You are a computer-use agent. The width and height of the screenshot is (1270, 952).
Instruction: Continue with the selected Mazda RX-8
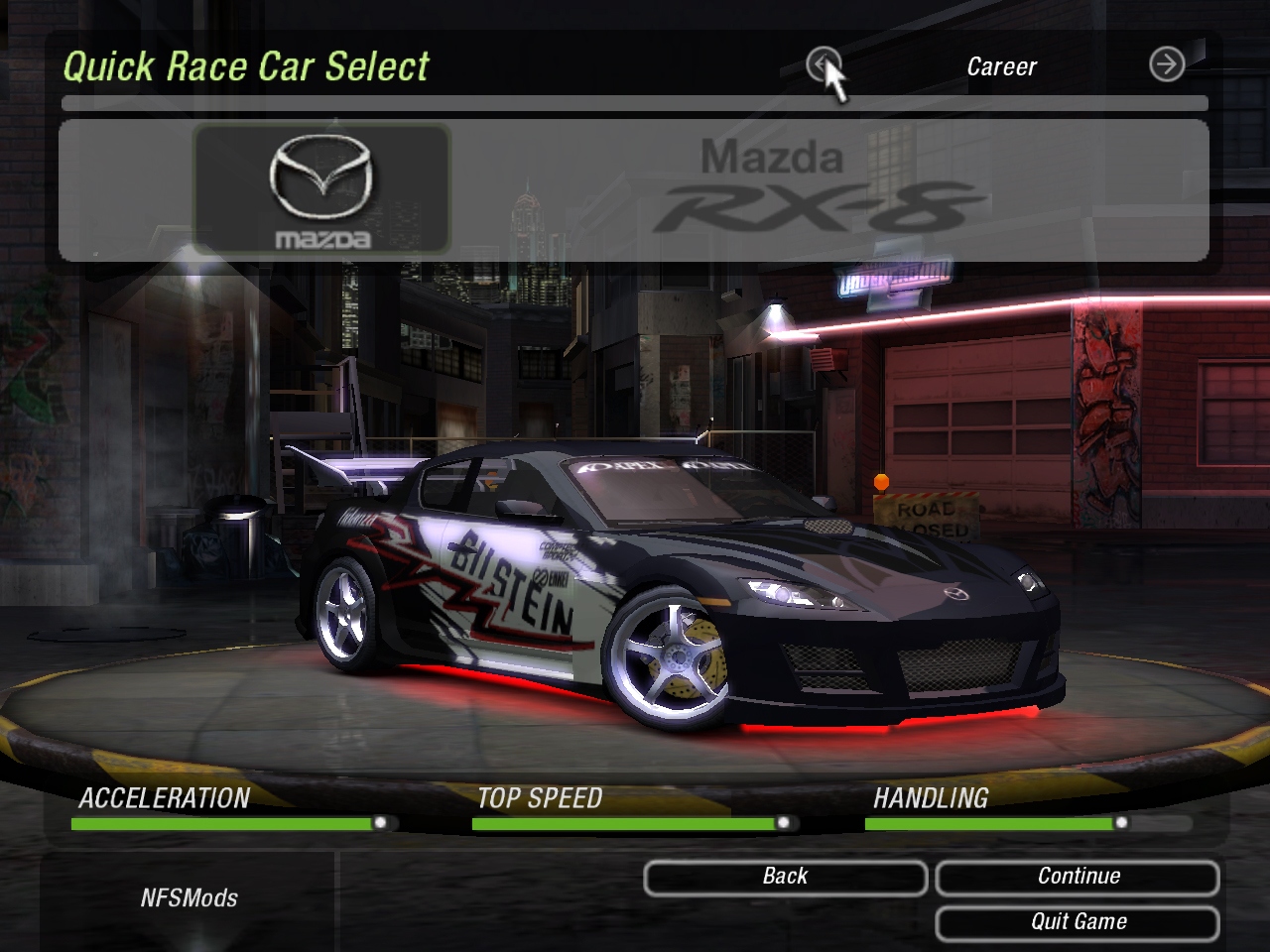pyautogui.click(x=1078, y=877)
